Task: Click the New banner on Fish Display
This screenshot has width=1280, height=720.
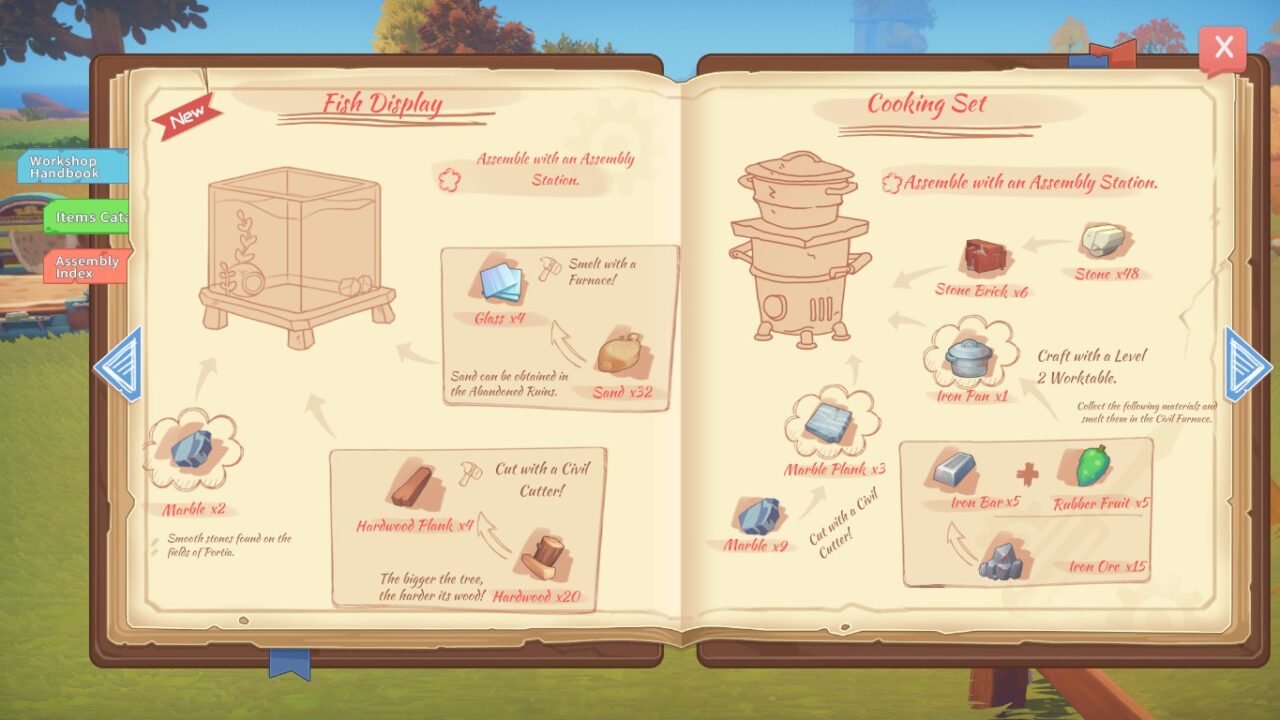Action: point(186,113)
